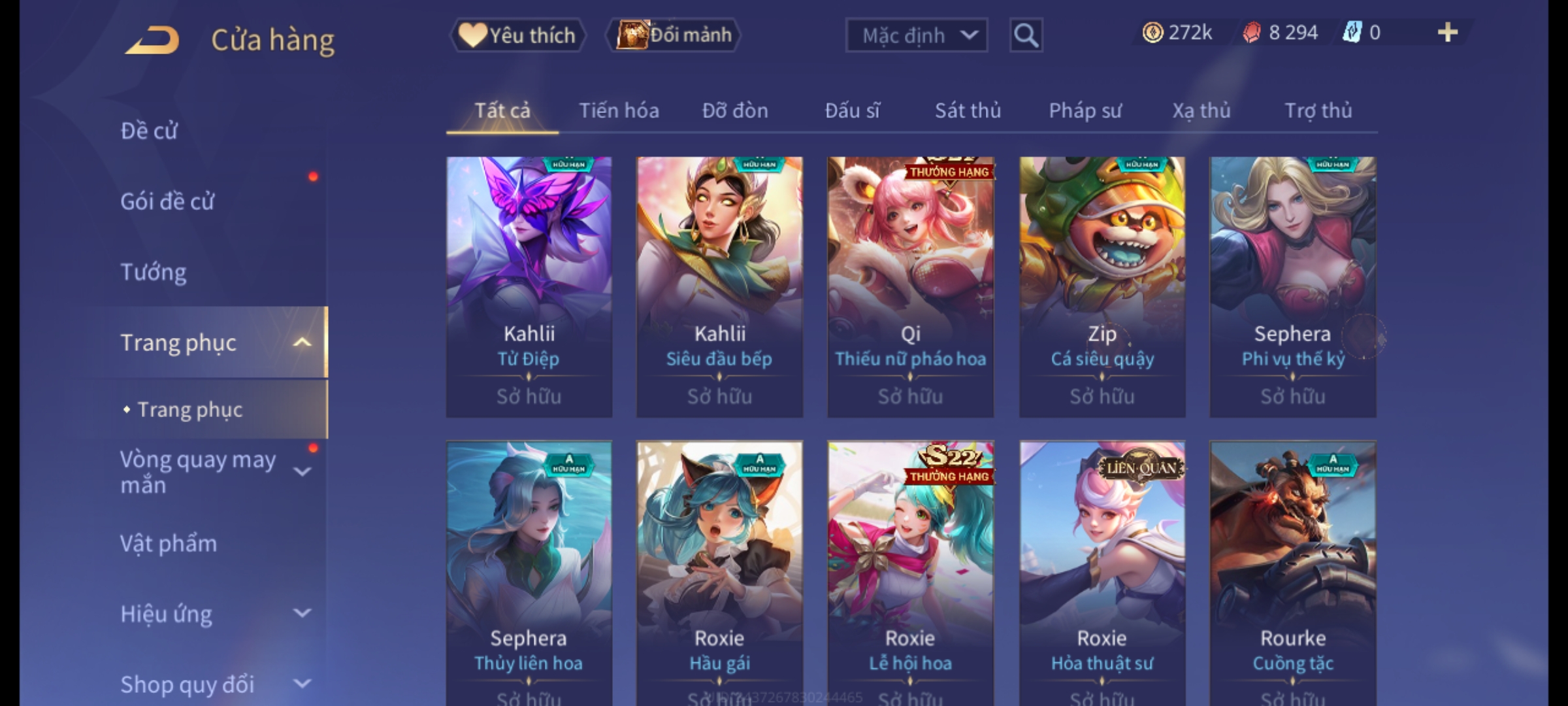
Task: Select the Sát thủ category tab
Action: click(968, 110)
